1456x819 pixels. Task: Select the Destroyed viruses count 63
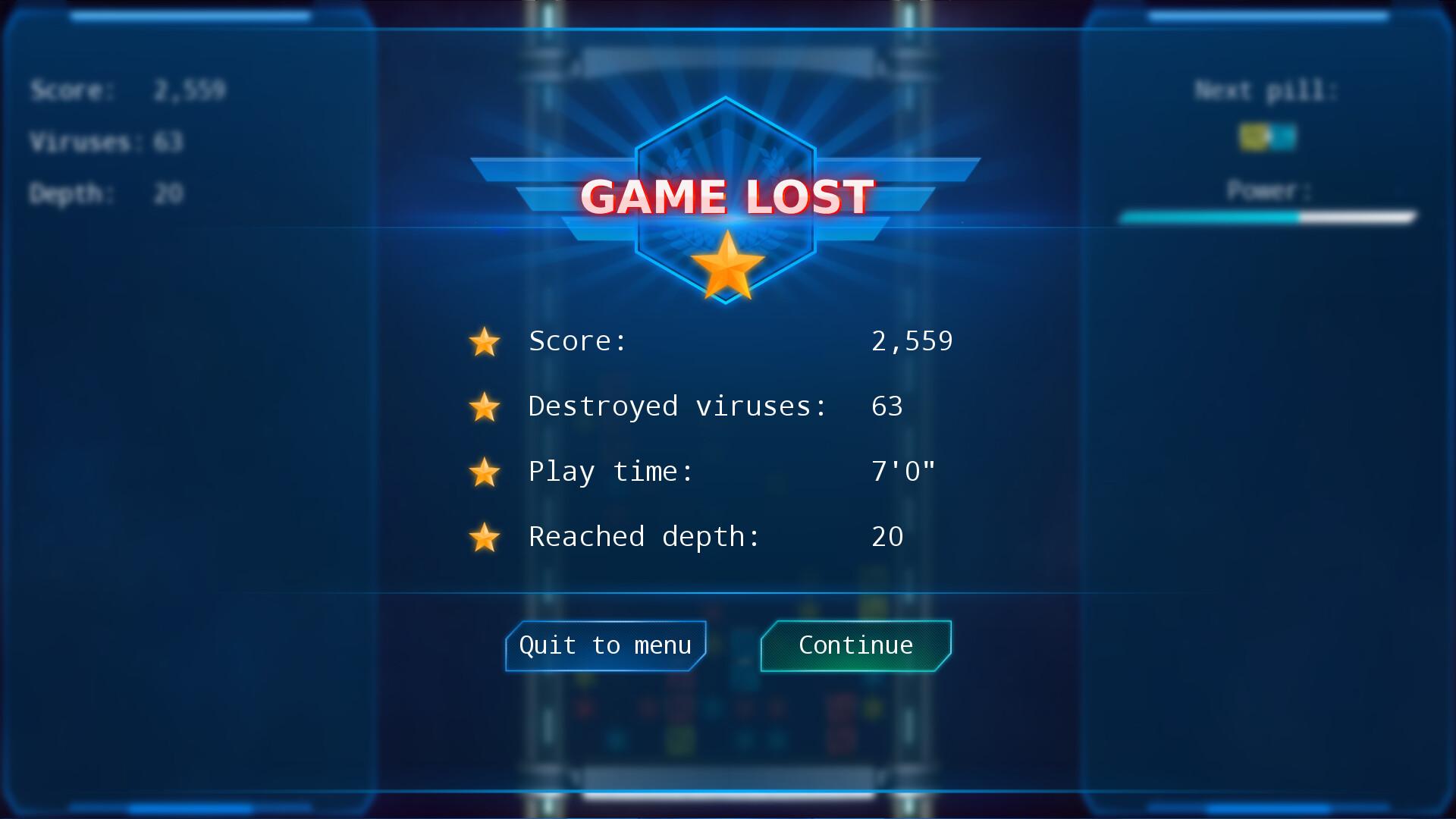(887, 406)
